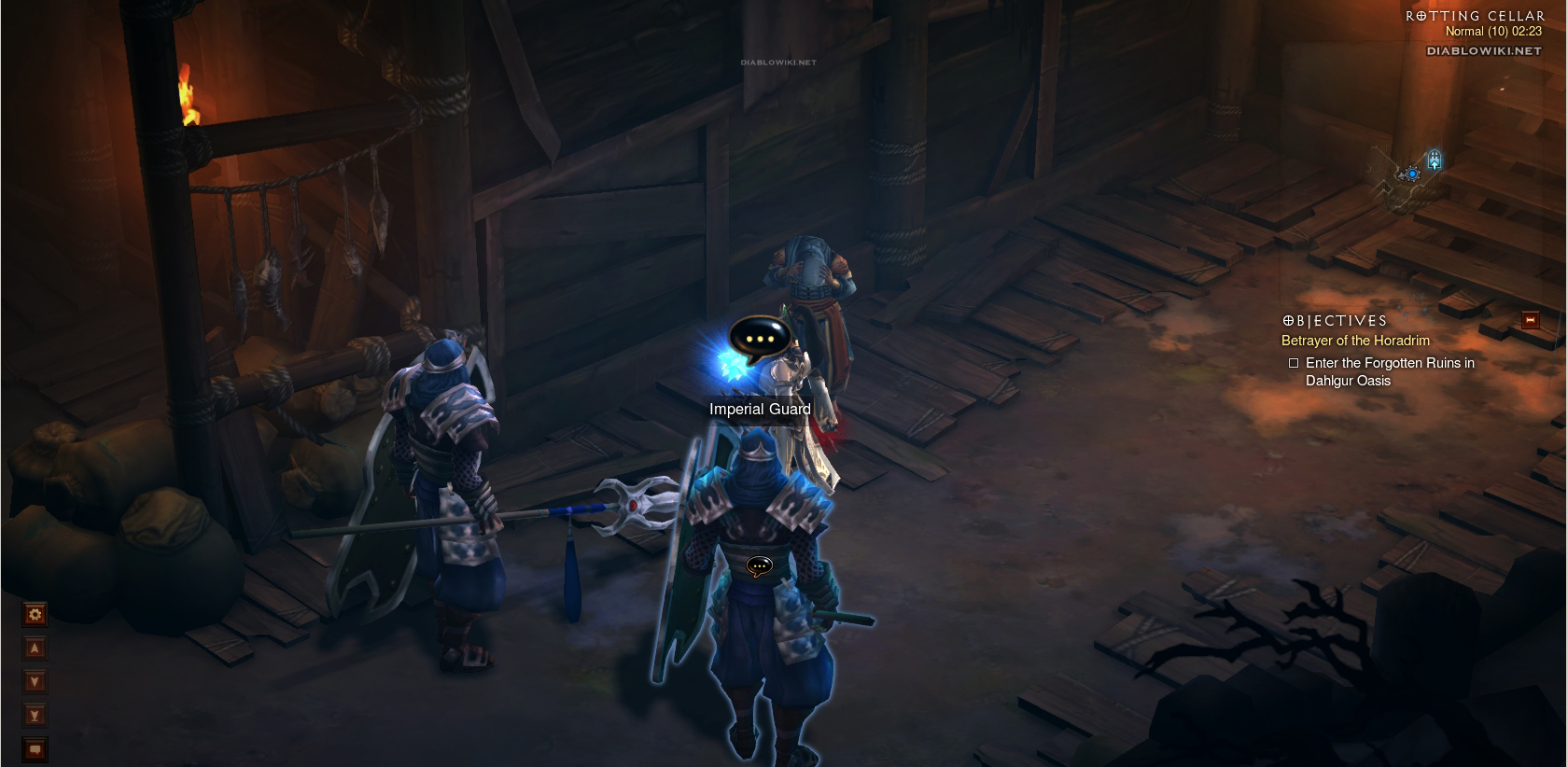The width and height of the screenshot is (1568, 767).
Task: Click the up arrow chat scroll button
Action: [35, 648]
